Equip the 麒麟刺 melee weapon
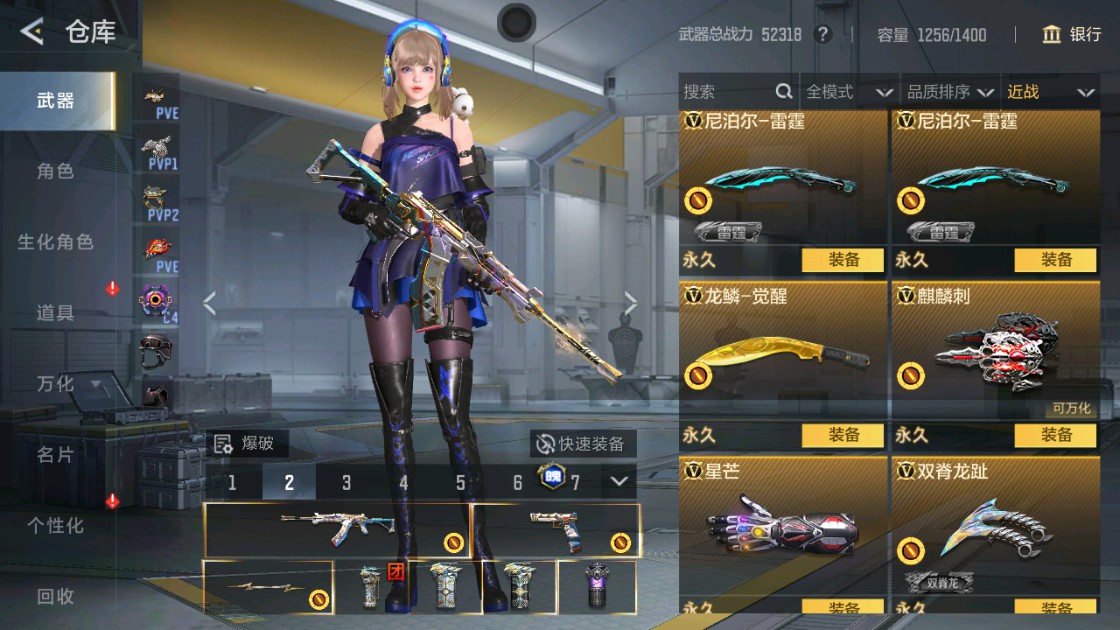The height and width of the screenshot is (630, 1120). pyautogui.click(x=1056, y=435)
